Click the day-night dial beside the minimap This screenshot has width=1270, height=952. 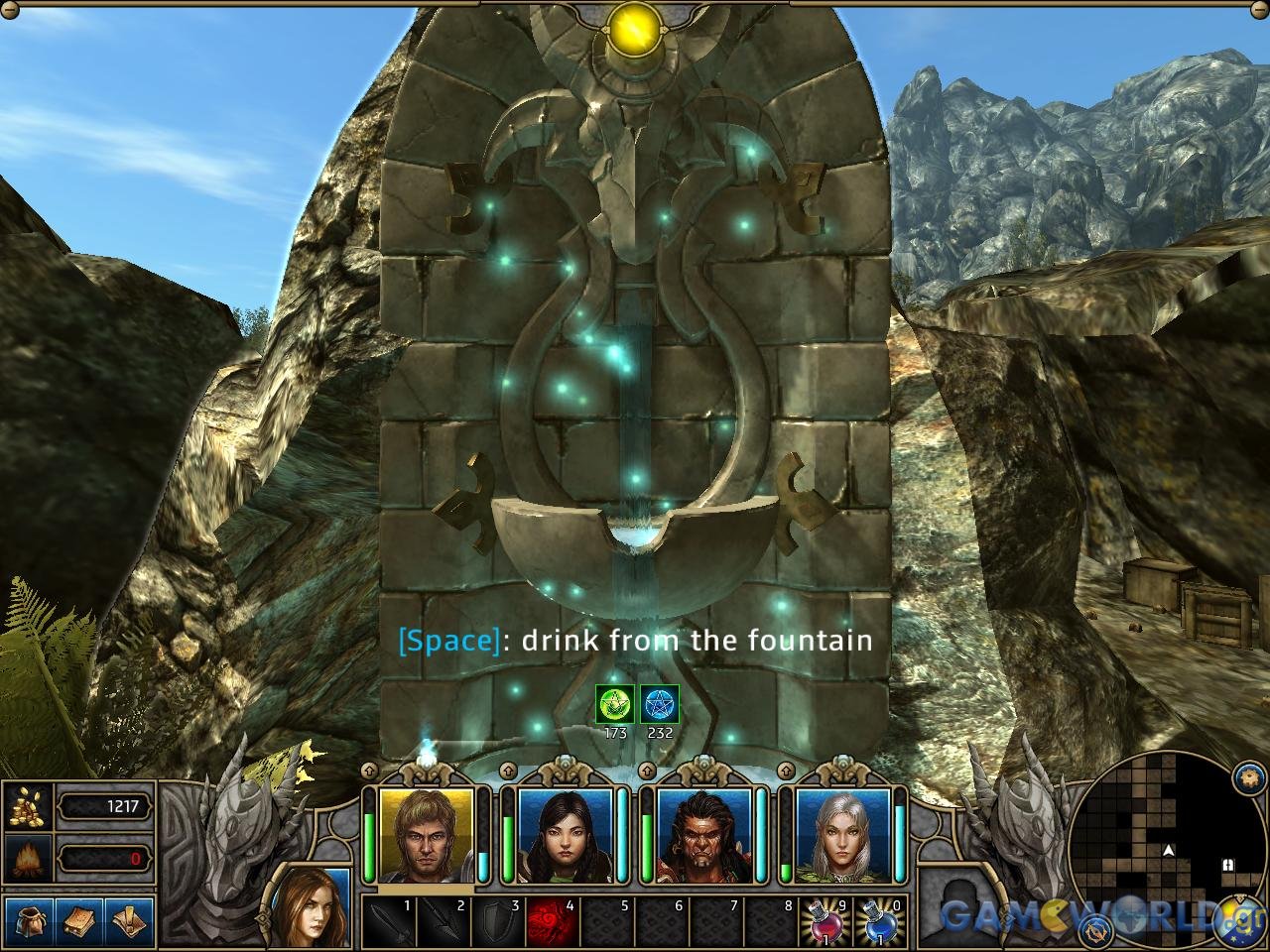click(x=1240, y=917)
